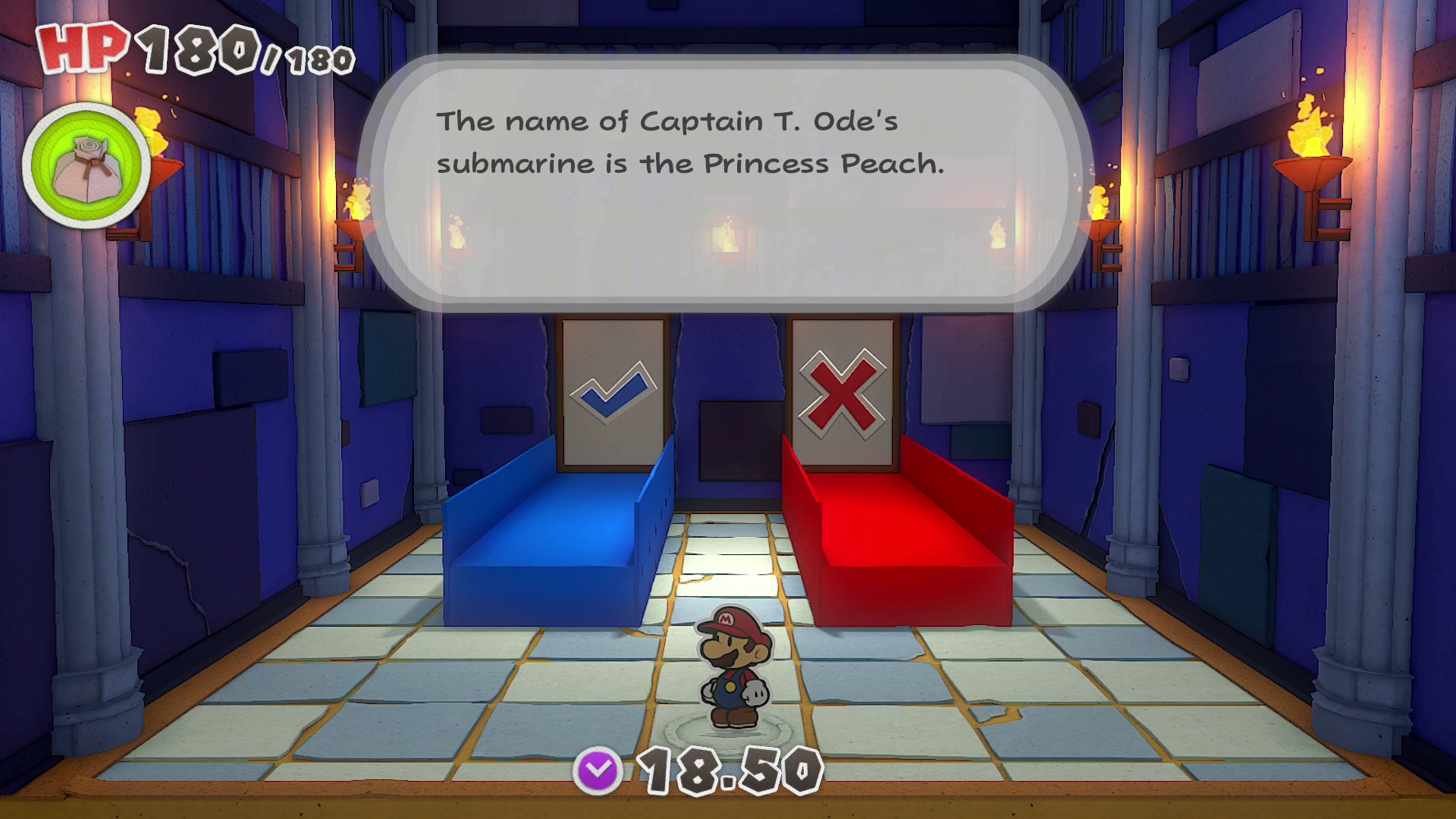Choose the blue checkmark true answer panel
Image resolution: width=1456 pixels, height=819 pixels.
coord(613,391)
